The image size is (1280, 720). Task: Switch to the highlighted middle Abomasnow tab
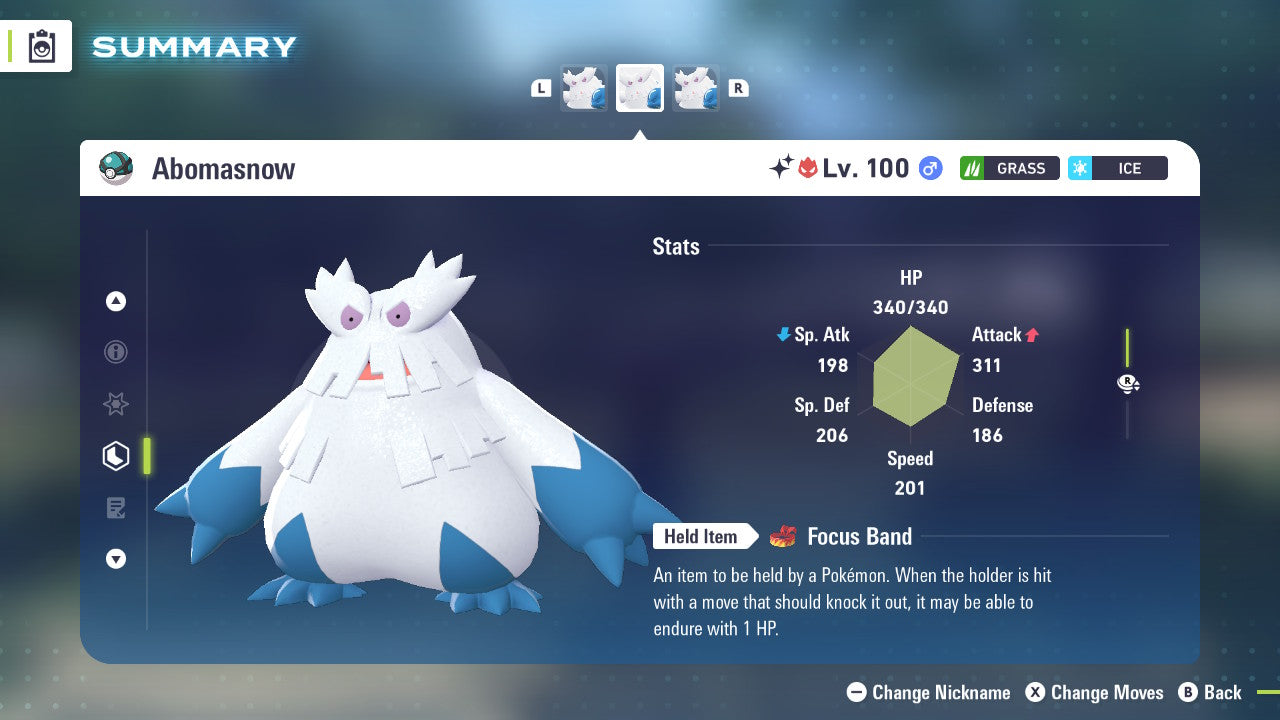tap(640, 87)
